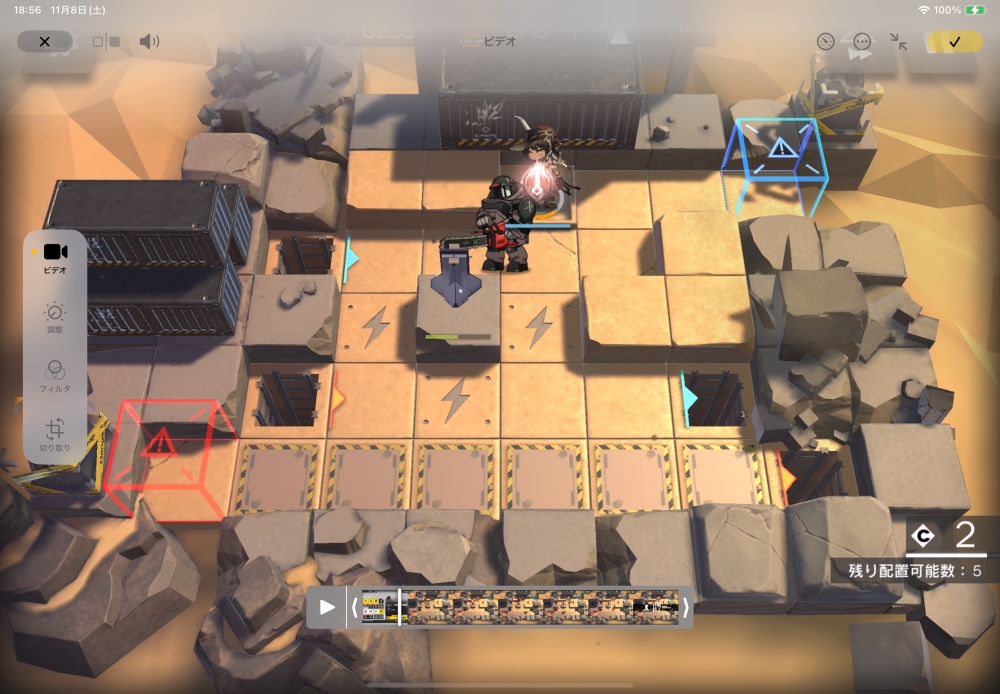1000x694 pixels.
Task: Play the video from the timeline bar
Action: pyautogui.click(x=327, y=607)
